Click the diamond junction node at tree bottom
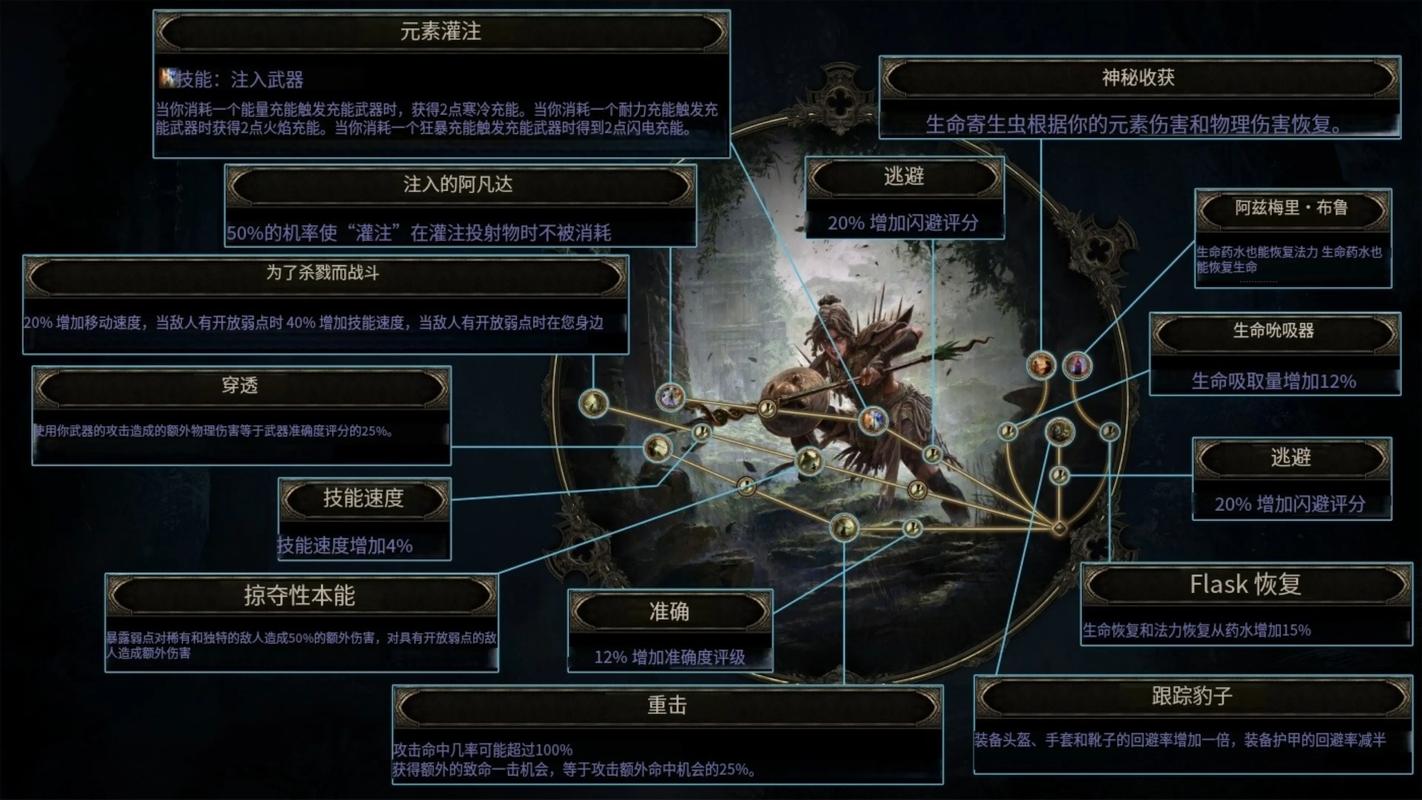The width and height of the screenshot is (1422, 800). [1059, 527]
